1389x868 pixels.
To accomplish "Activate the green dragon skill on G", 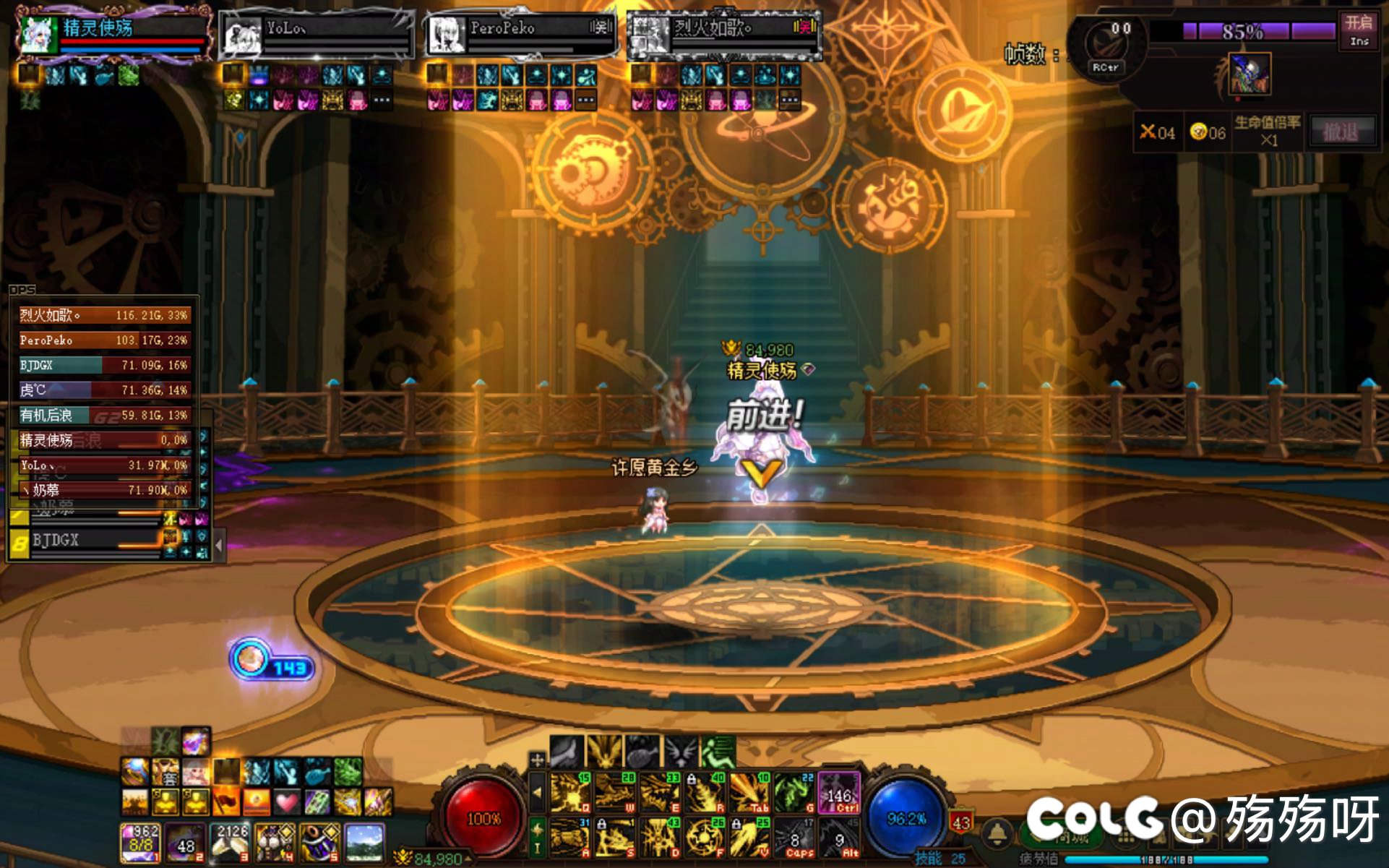I will (x=794, y=793).
